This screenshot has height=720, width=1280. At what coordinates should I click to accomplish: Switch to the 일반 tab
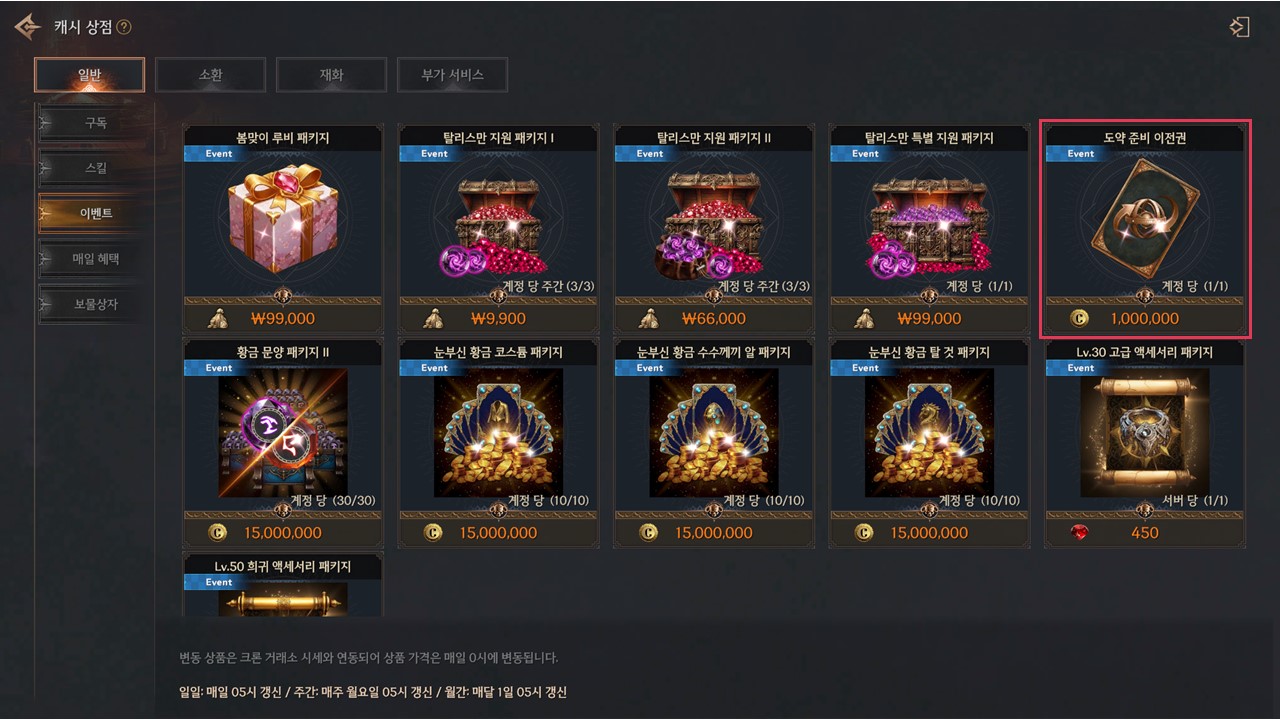click(x=90, y=75)
